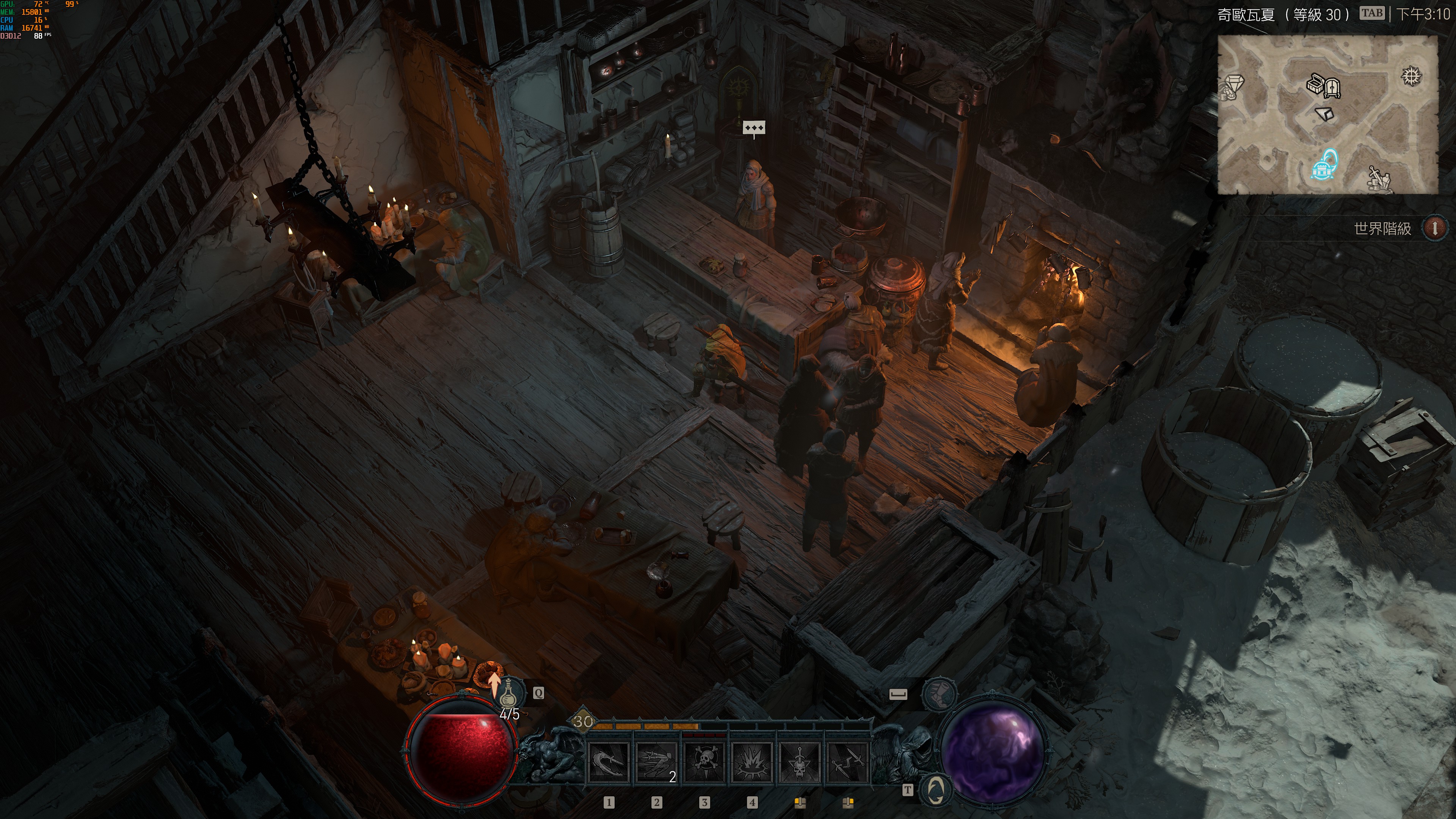The image size is (1456, 819).
Task: Use the twin daggers skill
Action: [x=847, y=763]
